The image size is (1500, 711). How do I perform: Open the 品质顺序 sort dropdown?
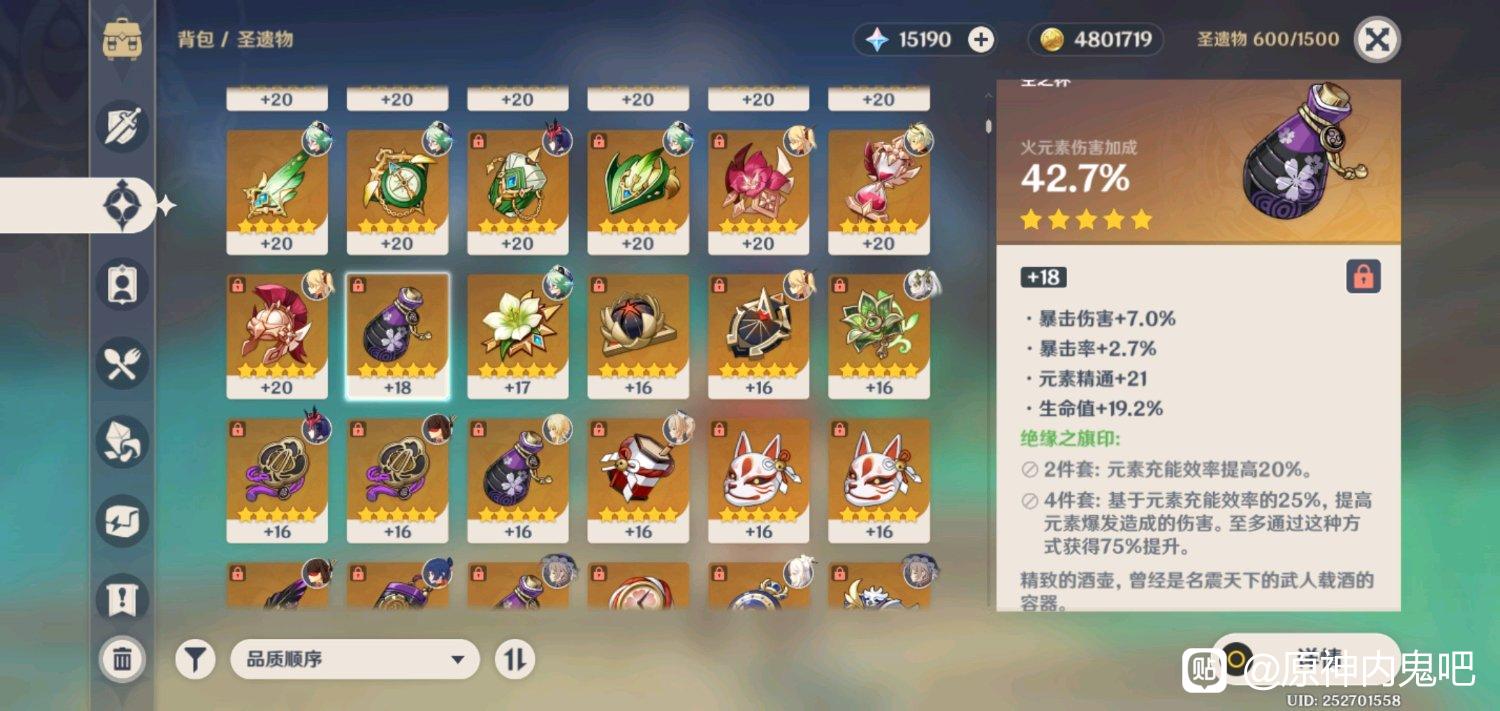[355, 660]
